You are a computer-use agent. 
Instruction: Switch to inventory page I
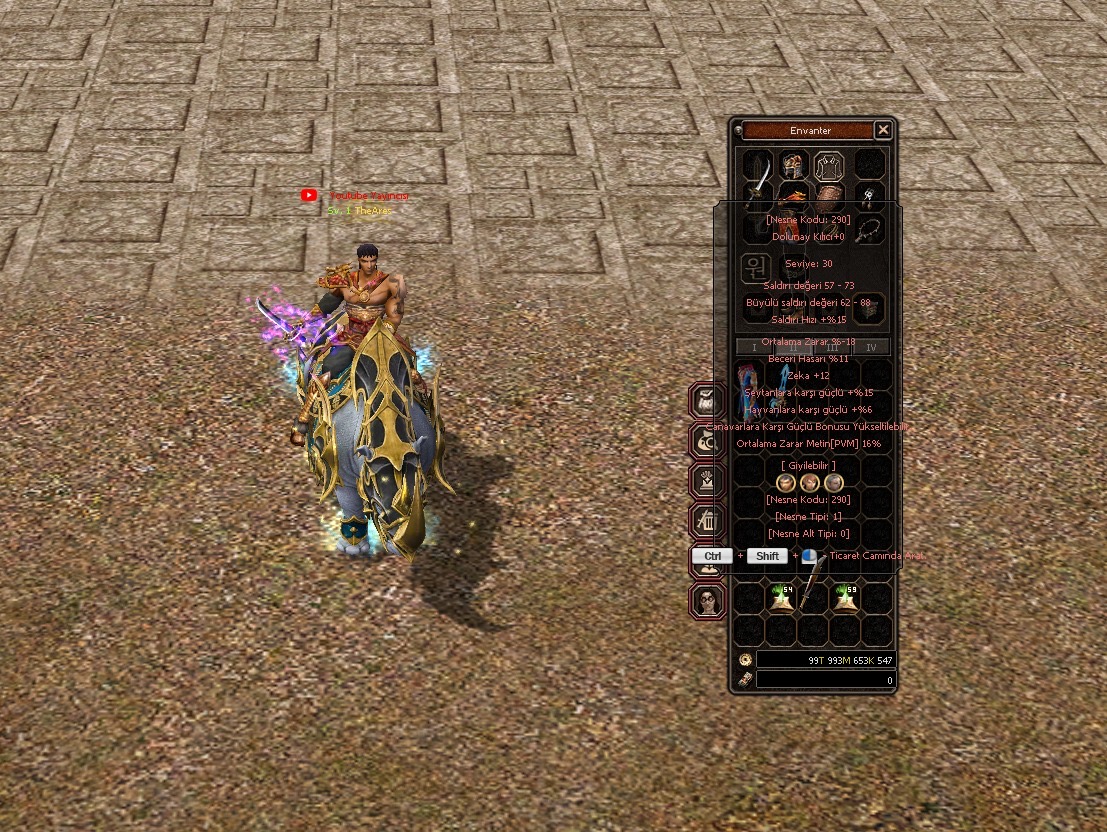coord(754,347)
